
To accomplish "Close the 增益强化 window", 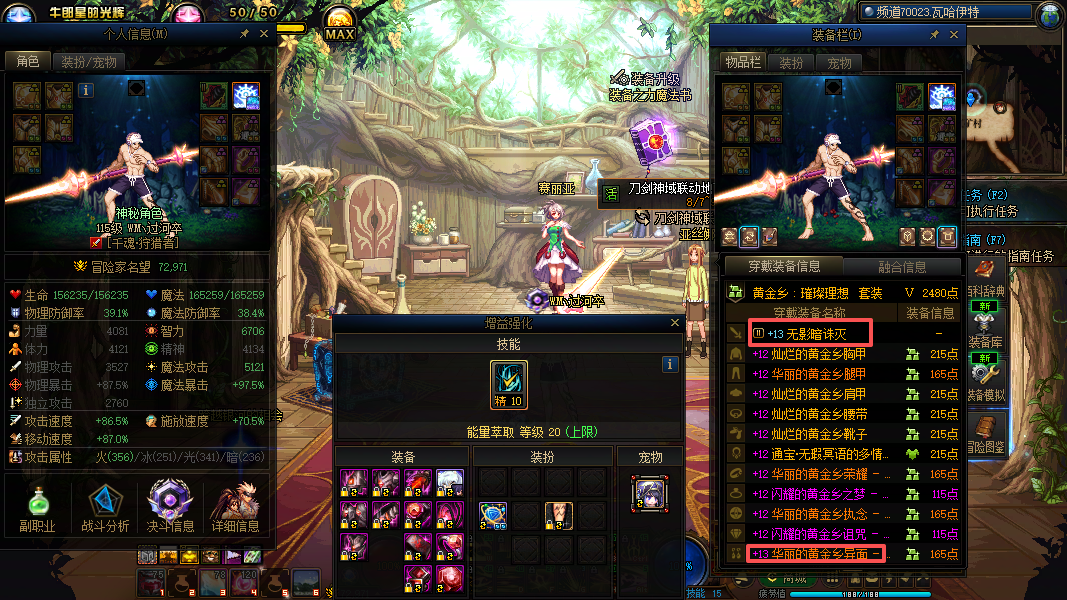I will click(677, 323).
